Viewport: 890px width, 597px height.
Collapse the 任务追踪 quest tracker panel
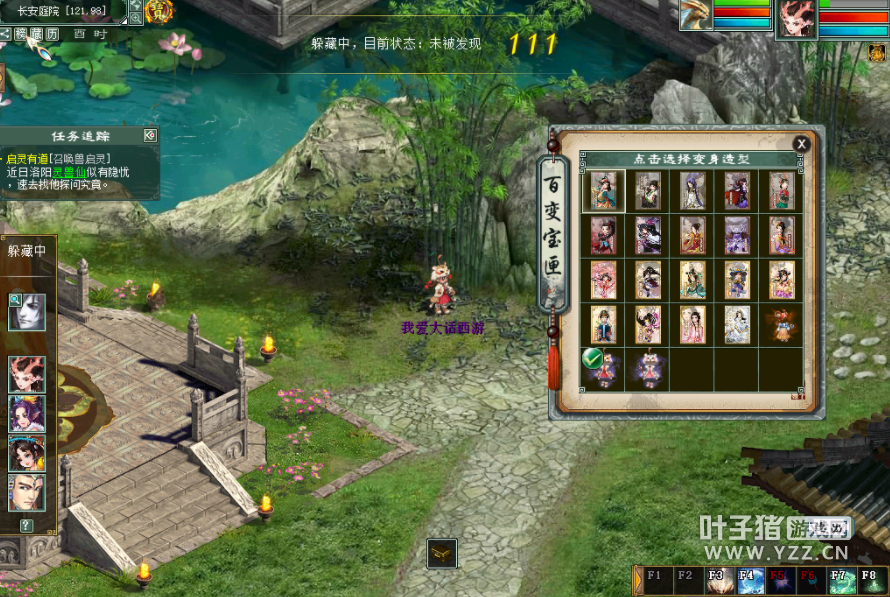coord(149,136)
